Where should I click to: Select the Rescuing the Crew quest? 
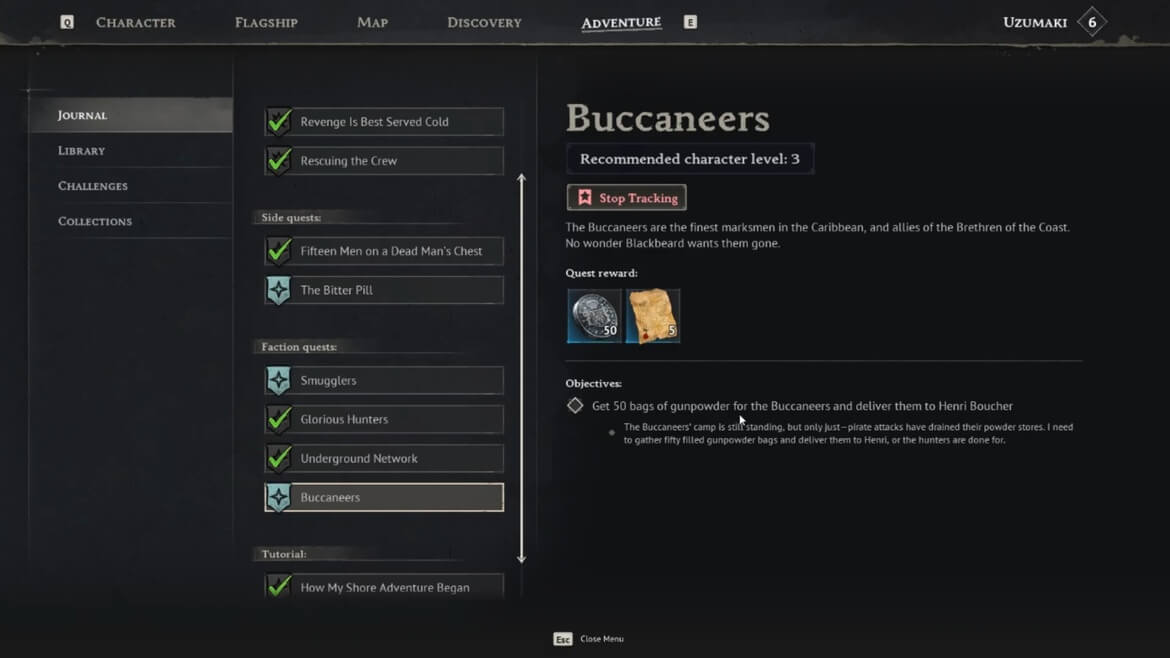(384, 161)
